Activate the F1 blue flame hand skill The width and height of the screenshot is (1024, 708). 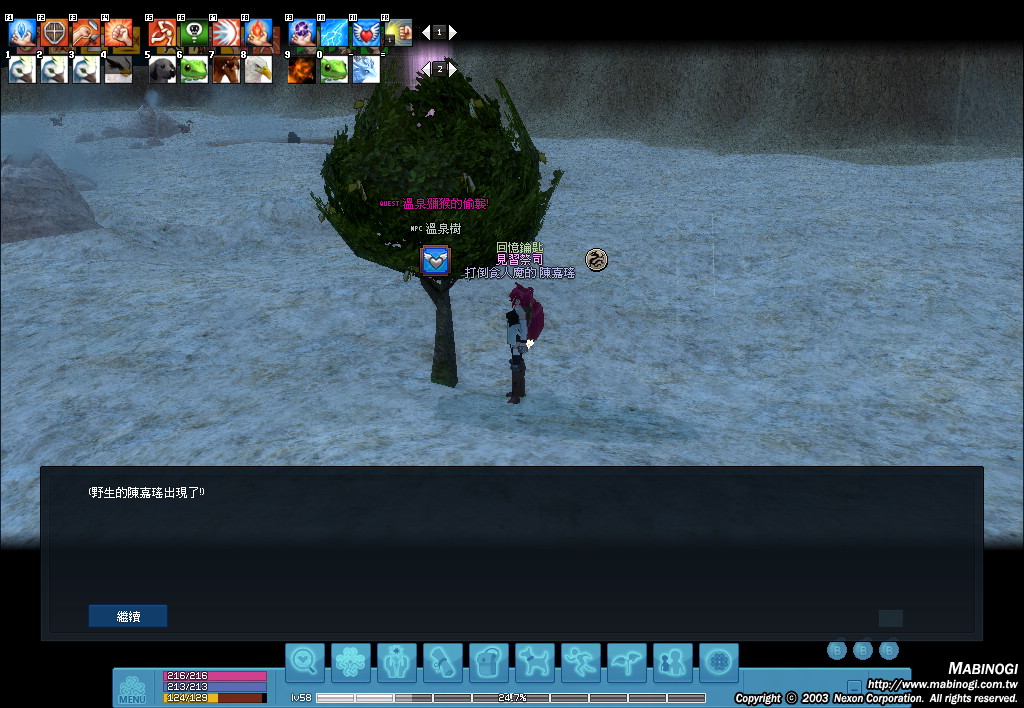(x=22, y=33)
